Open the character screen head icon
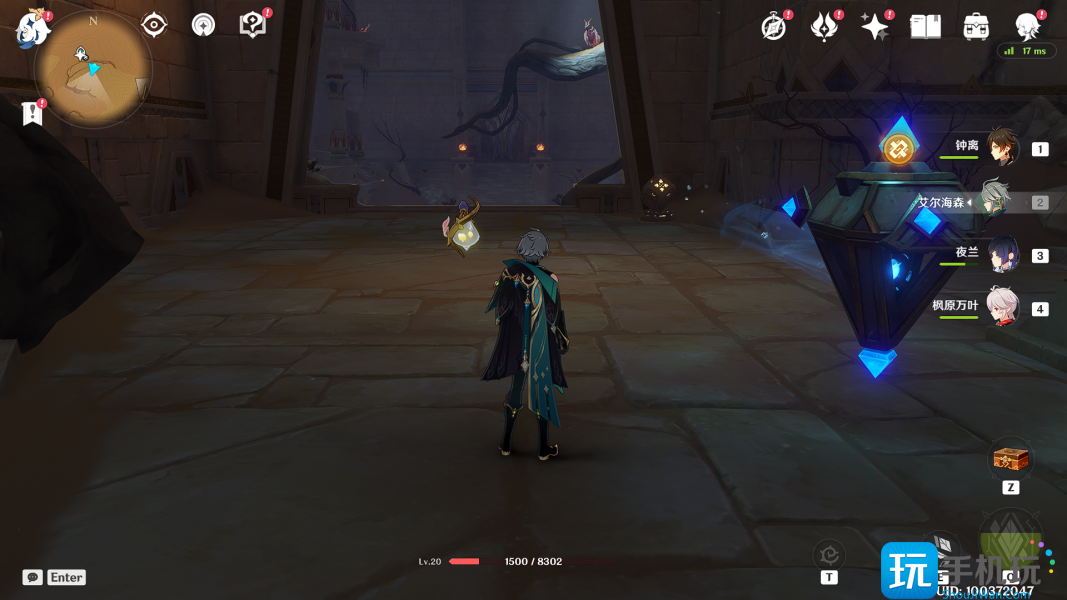 point(1027,26)
